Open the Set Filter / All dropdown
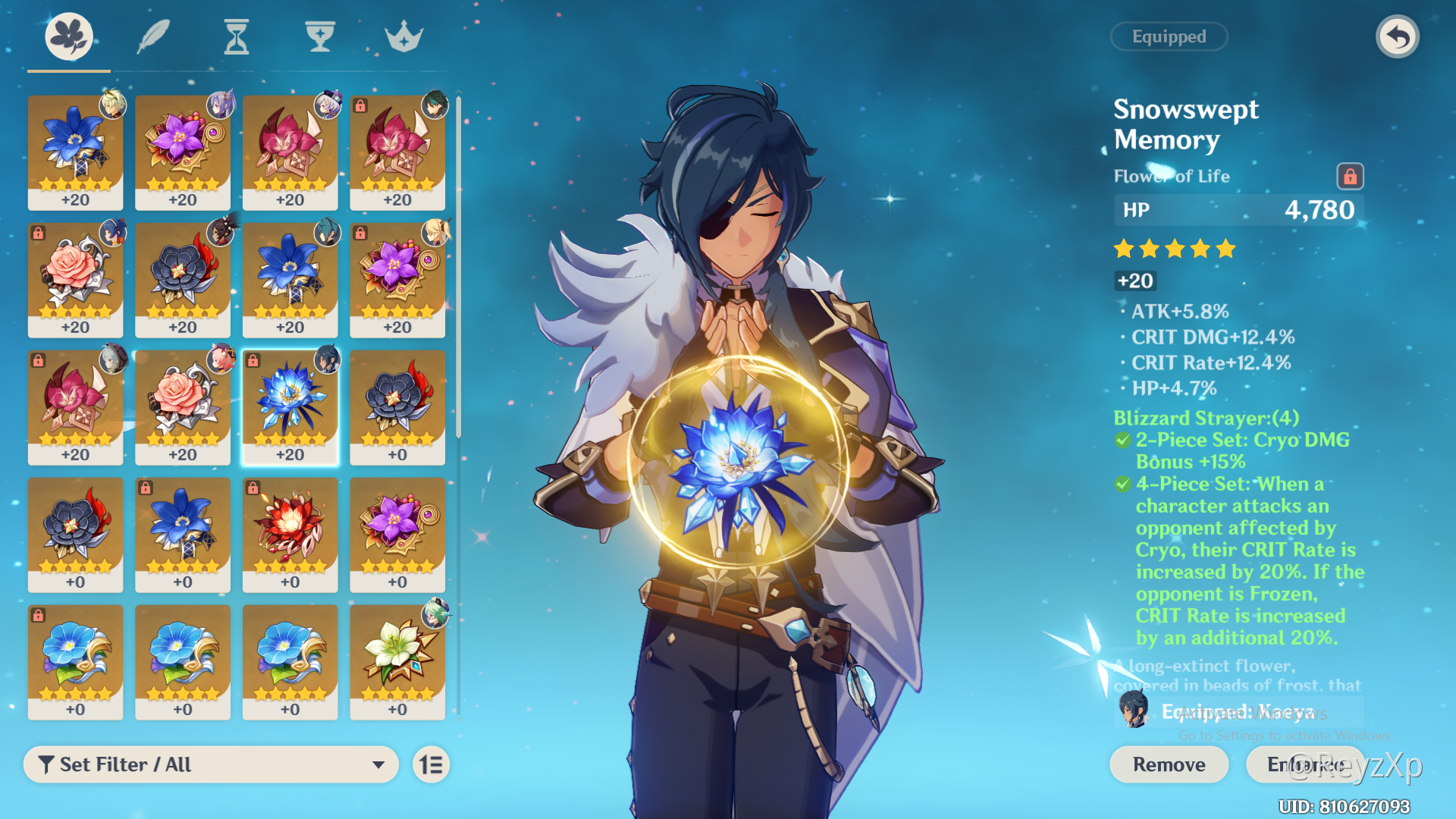 [211, 764]
